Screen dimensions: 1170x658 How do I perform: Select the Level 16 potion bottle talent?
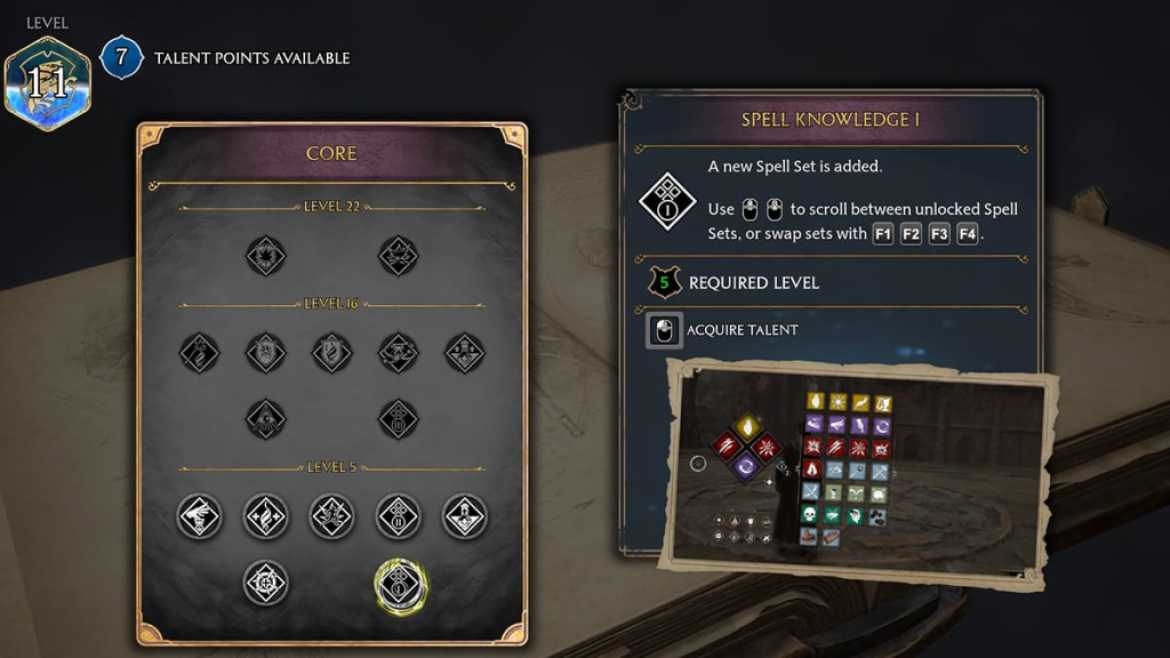465,353
